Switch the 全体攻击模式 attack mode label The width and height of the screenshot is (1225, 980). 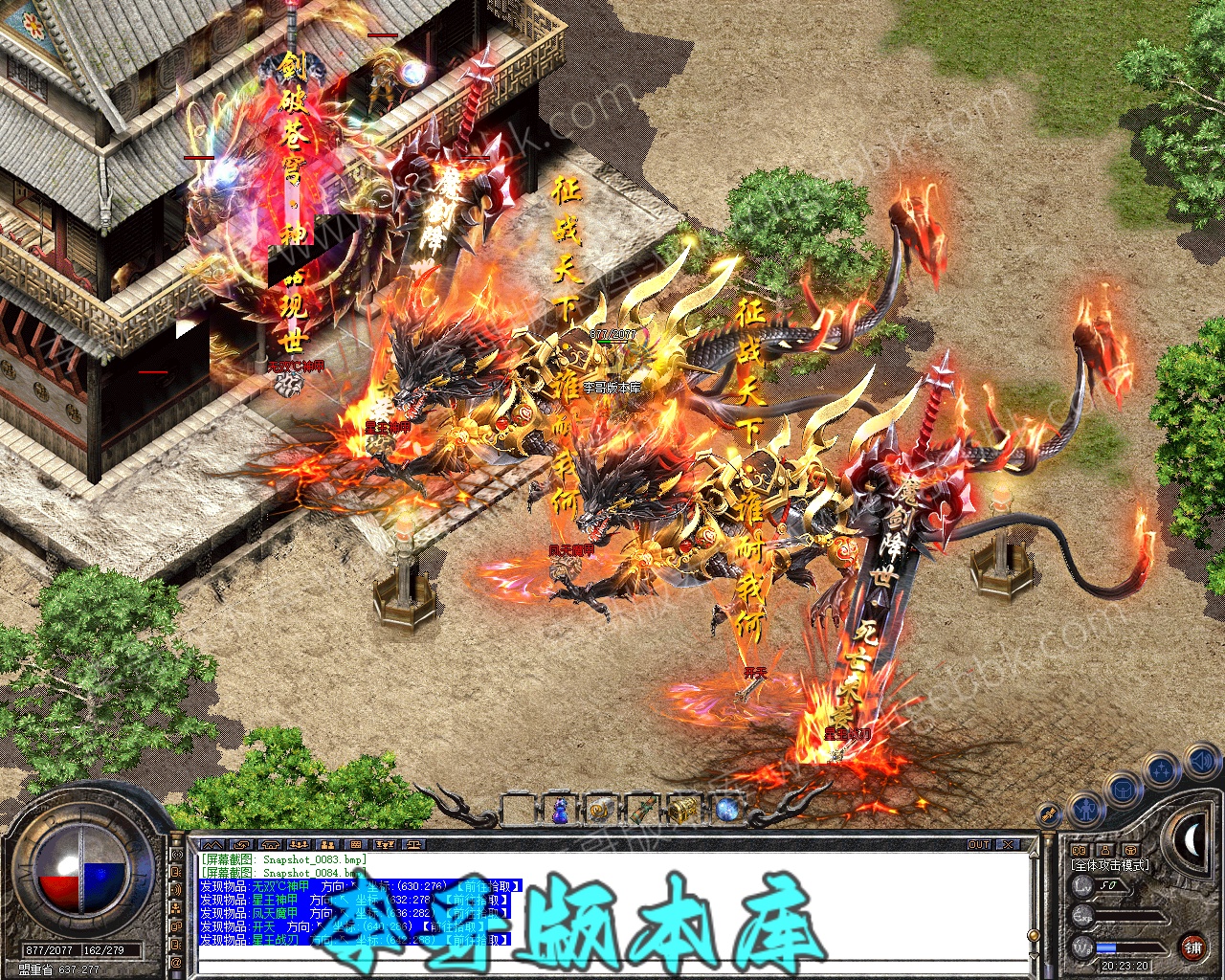point(1110,865)
